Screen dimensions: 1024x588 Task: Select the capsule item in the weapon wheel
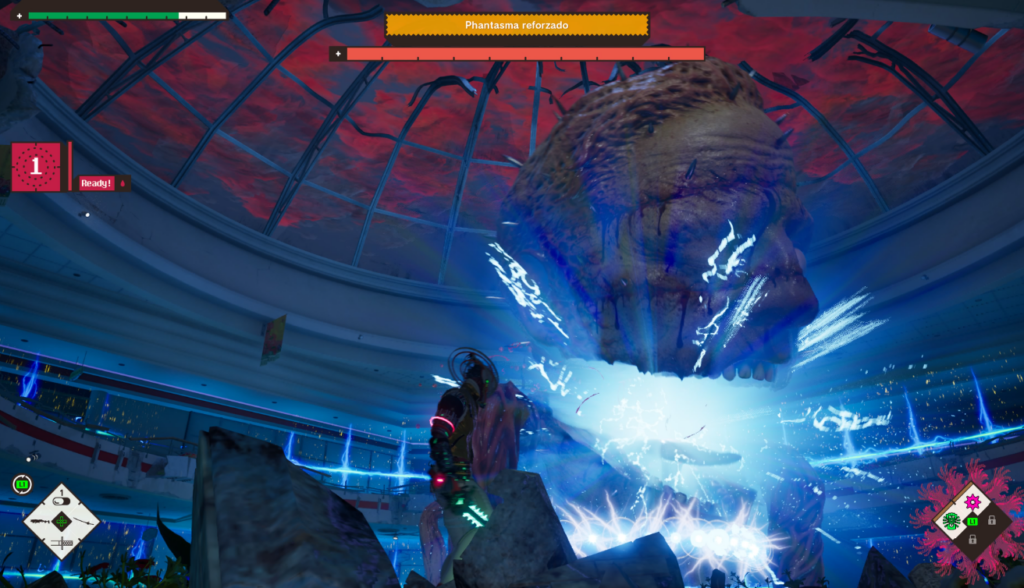(x=62, y=499)
